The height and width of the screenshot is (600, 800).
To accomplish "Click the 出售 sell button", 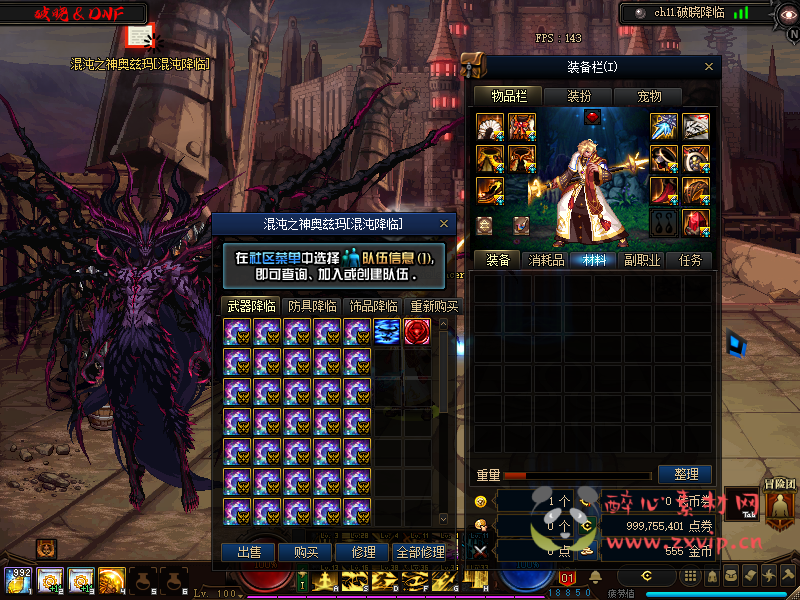I will [248, 552].
